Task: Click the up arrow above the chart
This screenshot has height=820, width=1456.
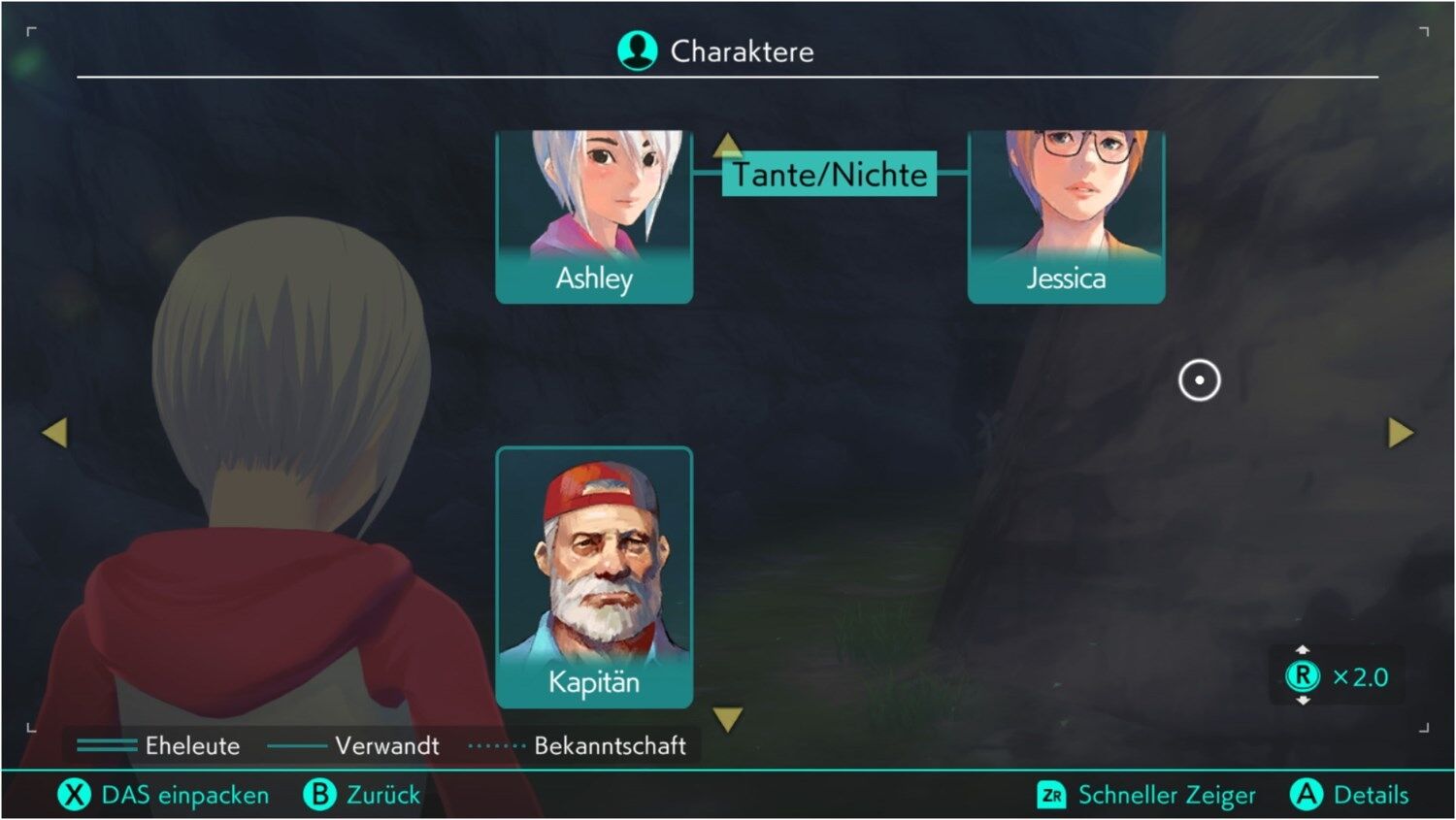Action: [727, 146]
